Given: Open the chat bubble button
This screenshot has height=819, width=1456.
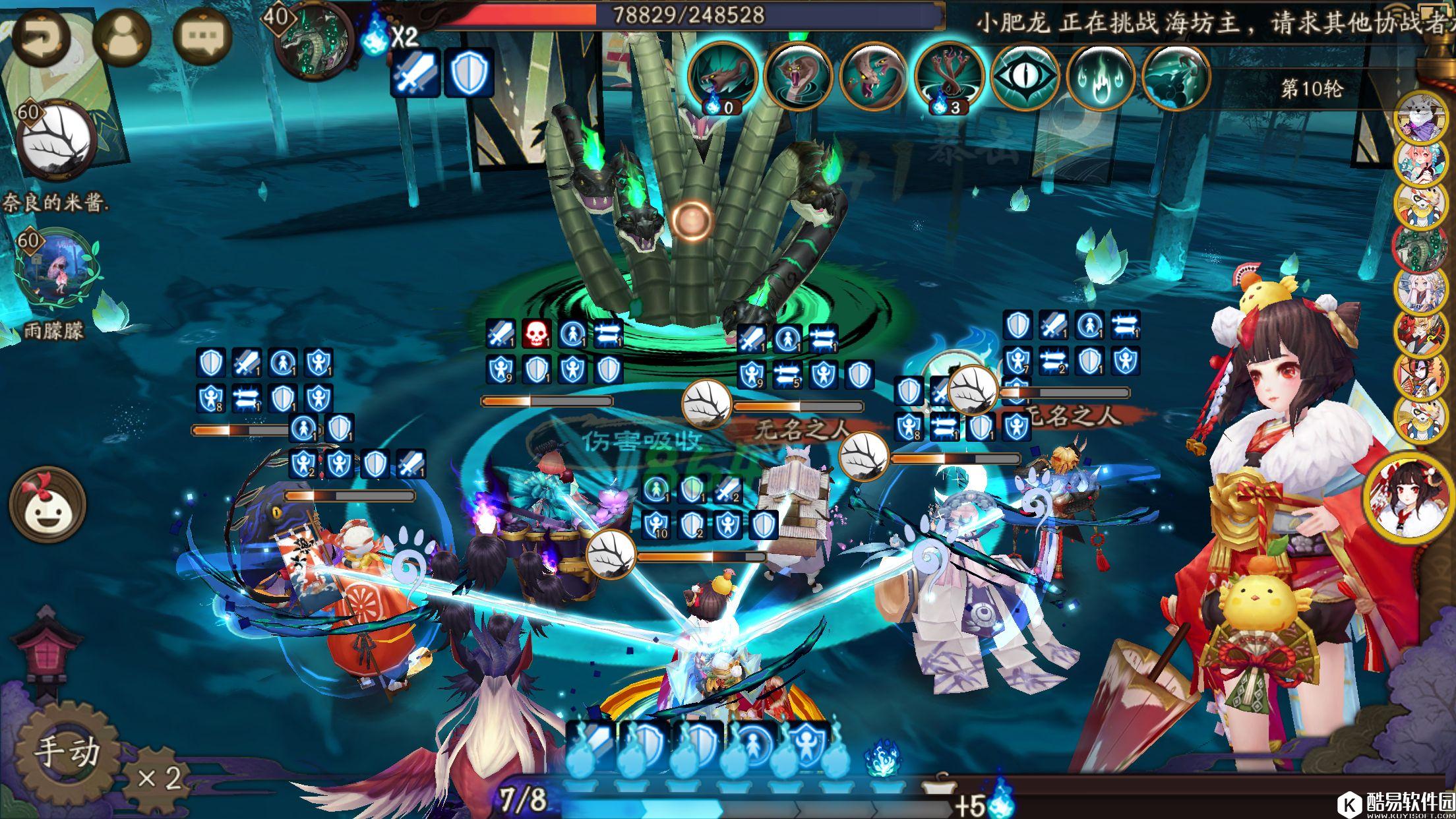Looking at the screenshot, I should (202, 36).
